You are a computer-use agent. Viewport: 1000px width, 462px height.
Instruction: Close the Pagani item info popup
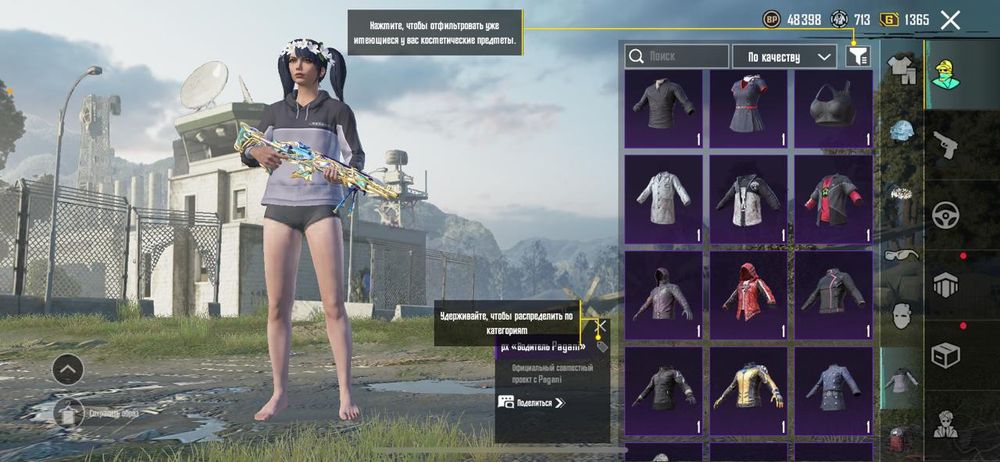[x=601, y=326]
